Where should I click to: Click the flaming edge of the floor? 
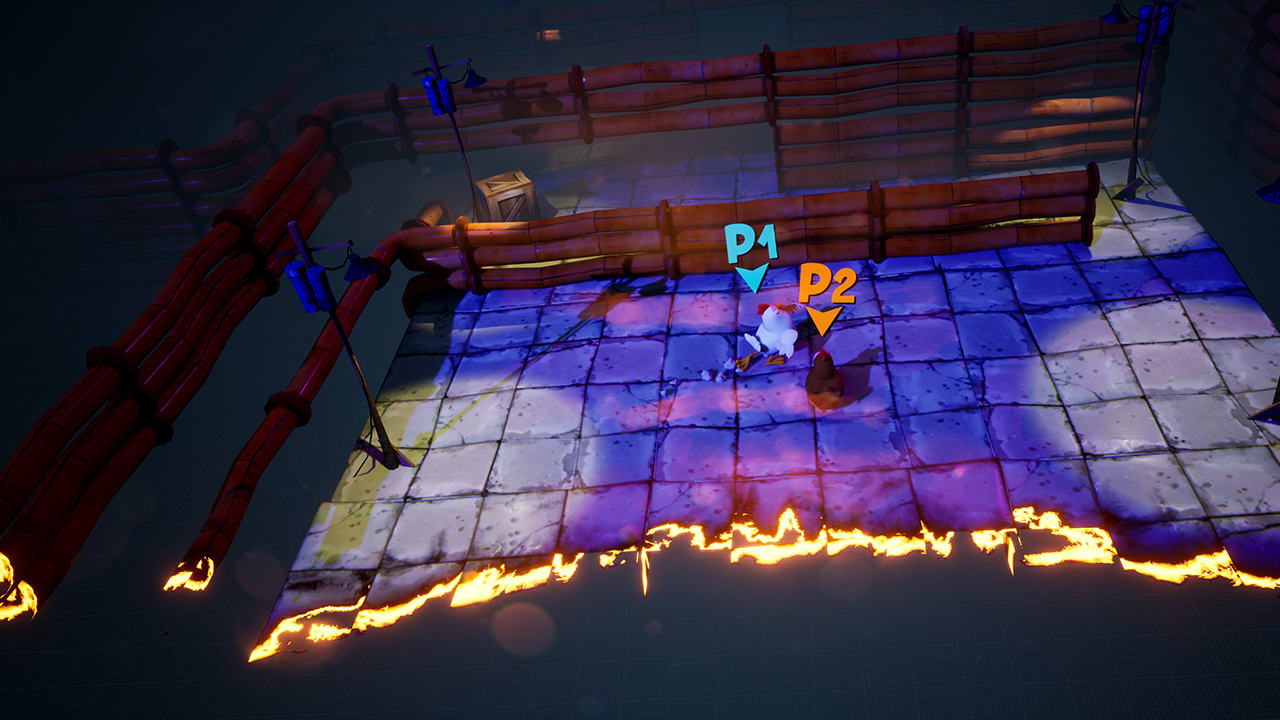click(700, 540)
